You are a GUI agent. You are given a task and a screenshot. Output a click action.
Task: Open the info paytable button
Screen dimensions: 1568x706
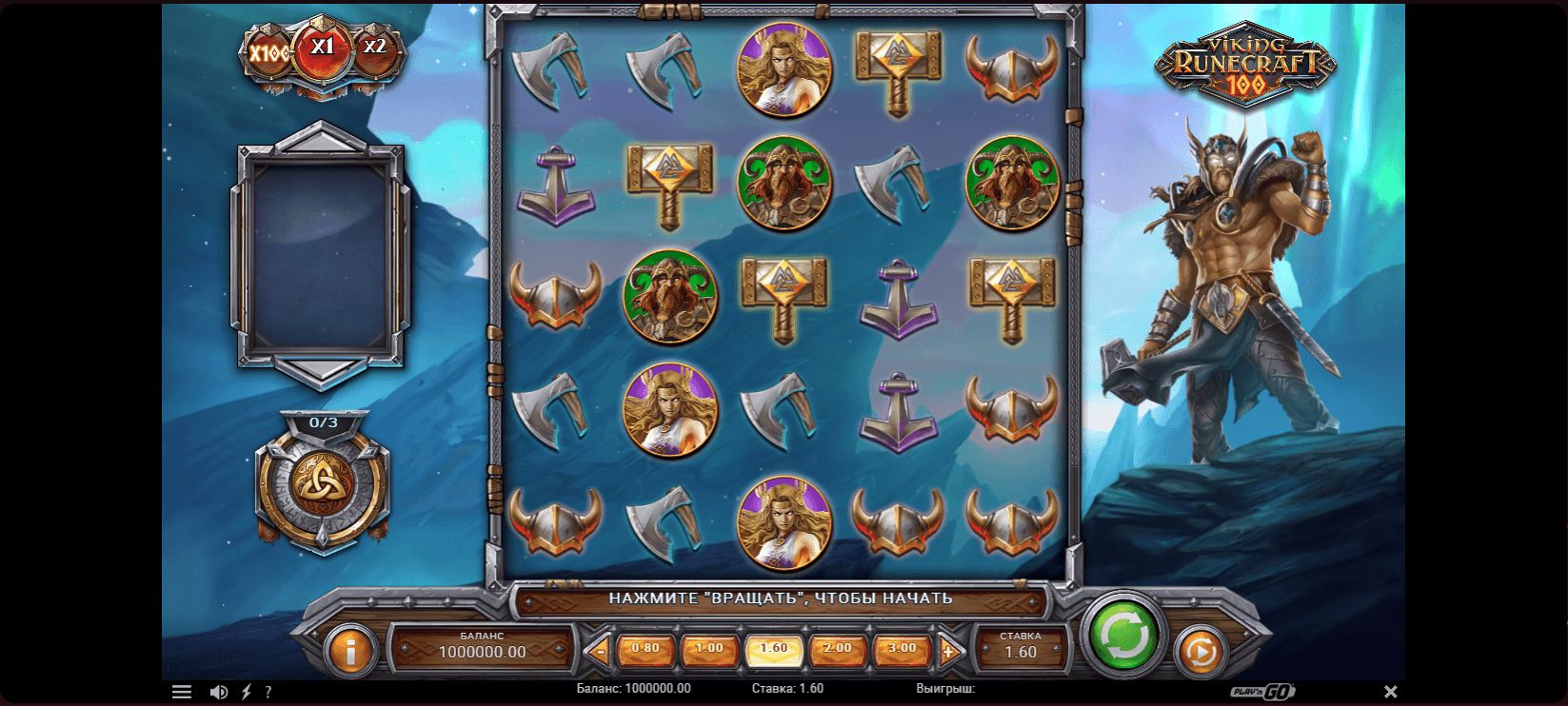pyautogui.click(x=351, y=653)
